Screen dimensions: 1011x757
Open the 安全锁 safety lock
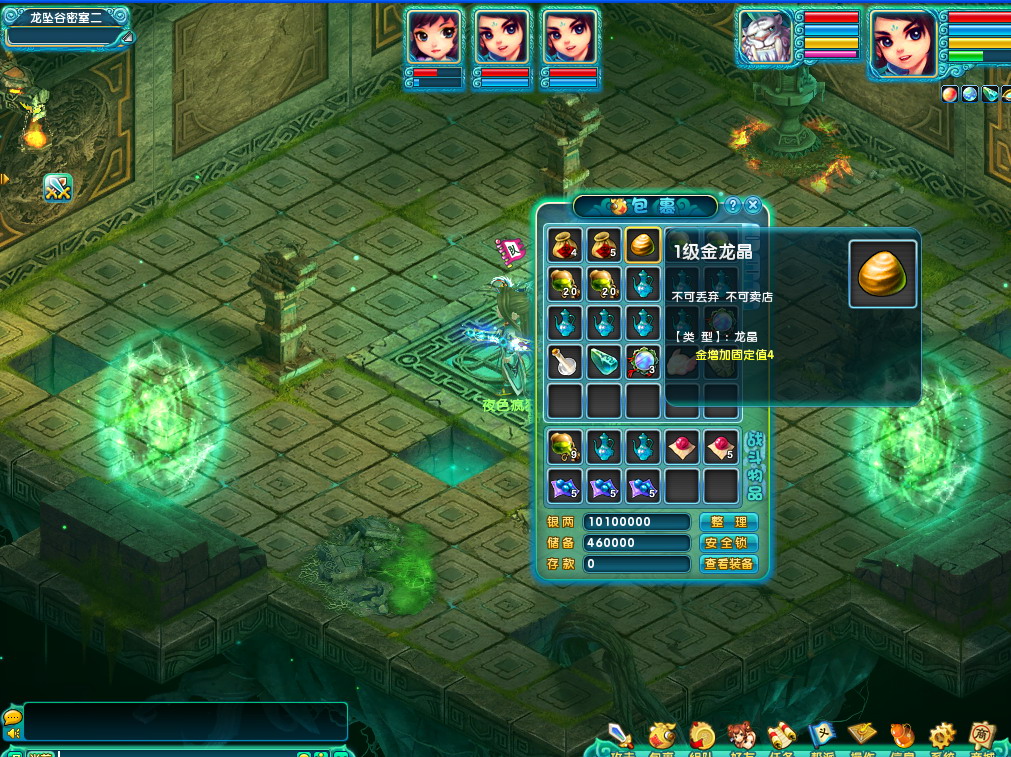point(728,543)
